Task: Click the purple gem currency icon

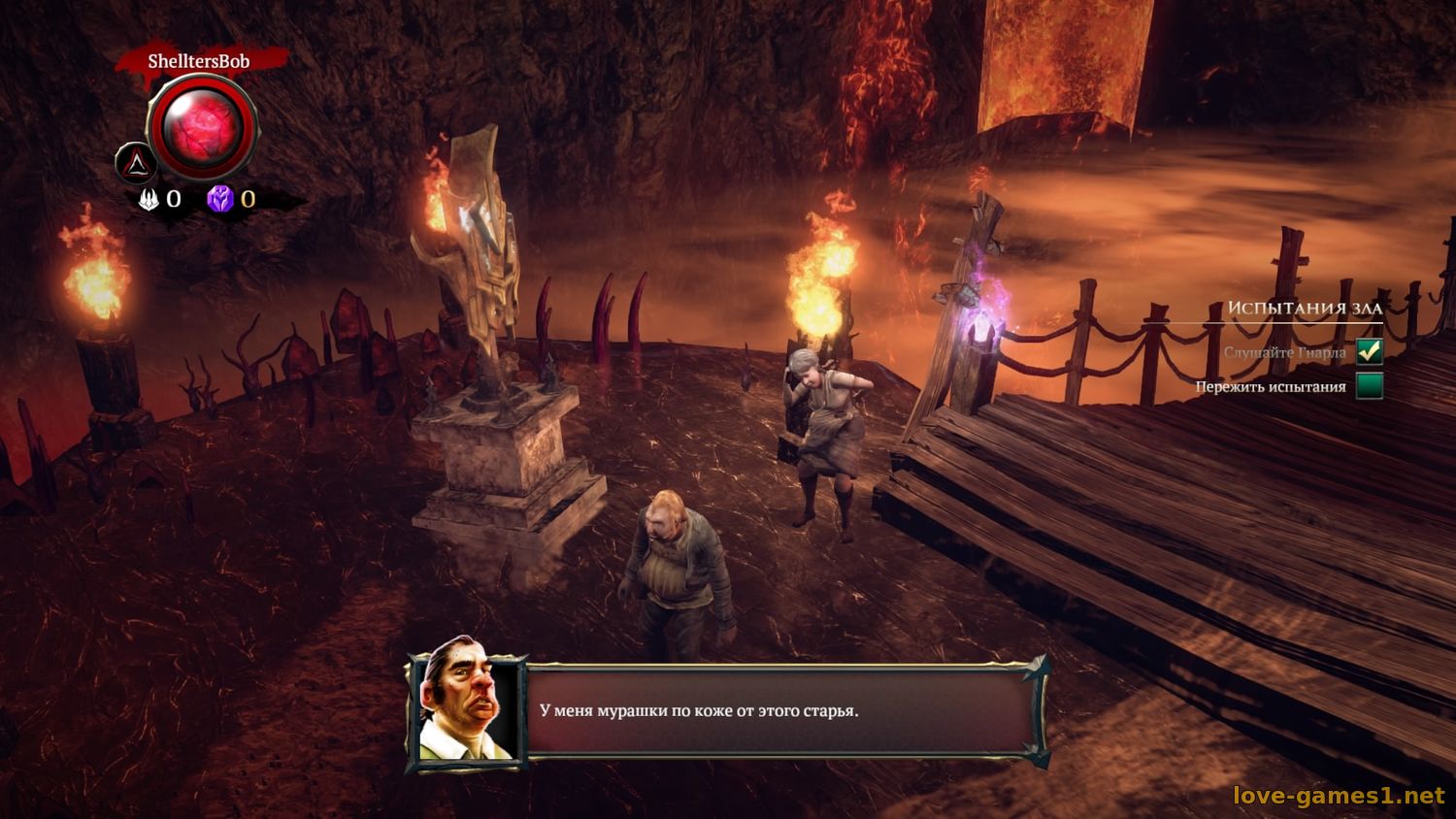Action: 220,199
